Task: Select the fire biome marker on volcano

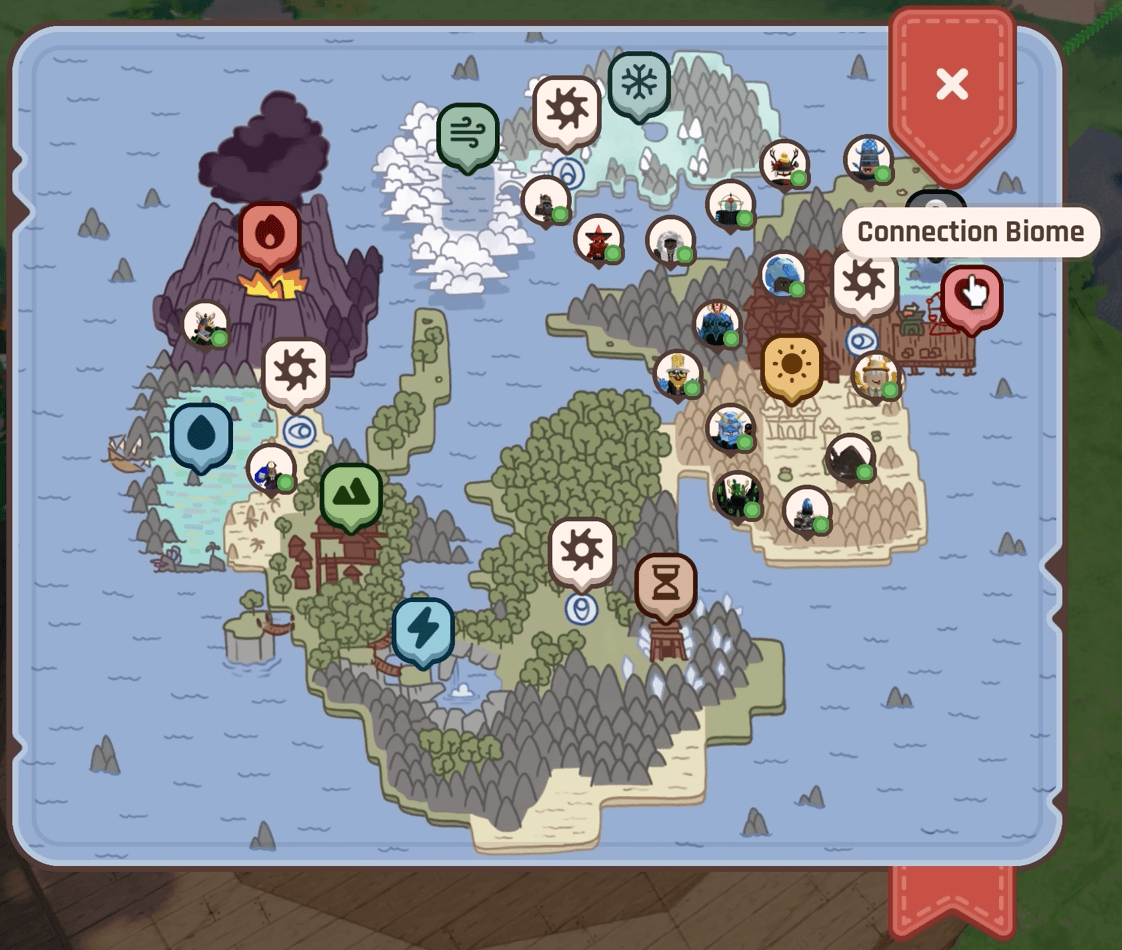Action: pos(270,235)
